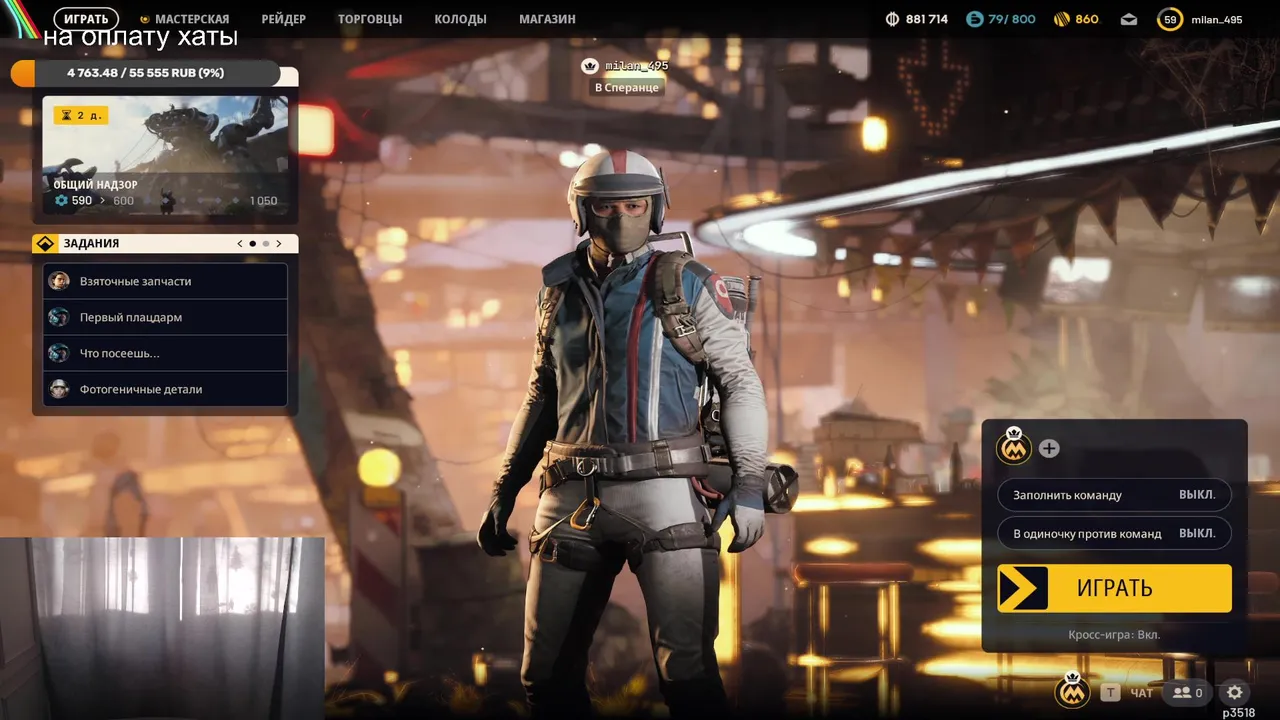Show the next ЗАДАНИЯ page arrow
1280x720 pixels.
coord(279,243)
